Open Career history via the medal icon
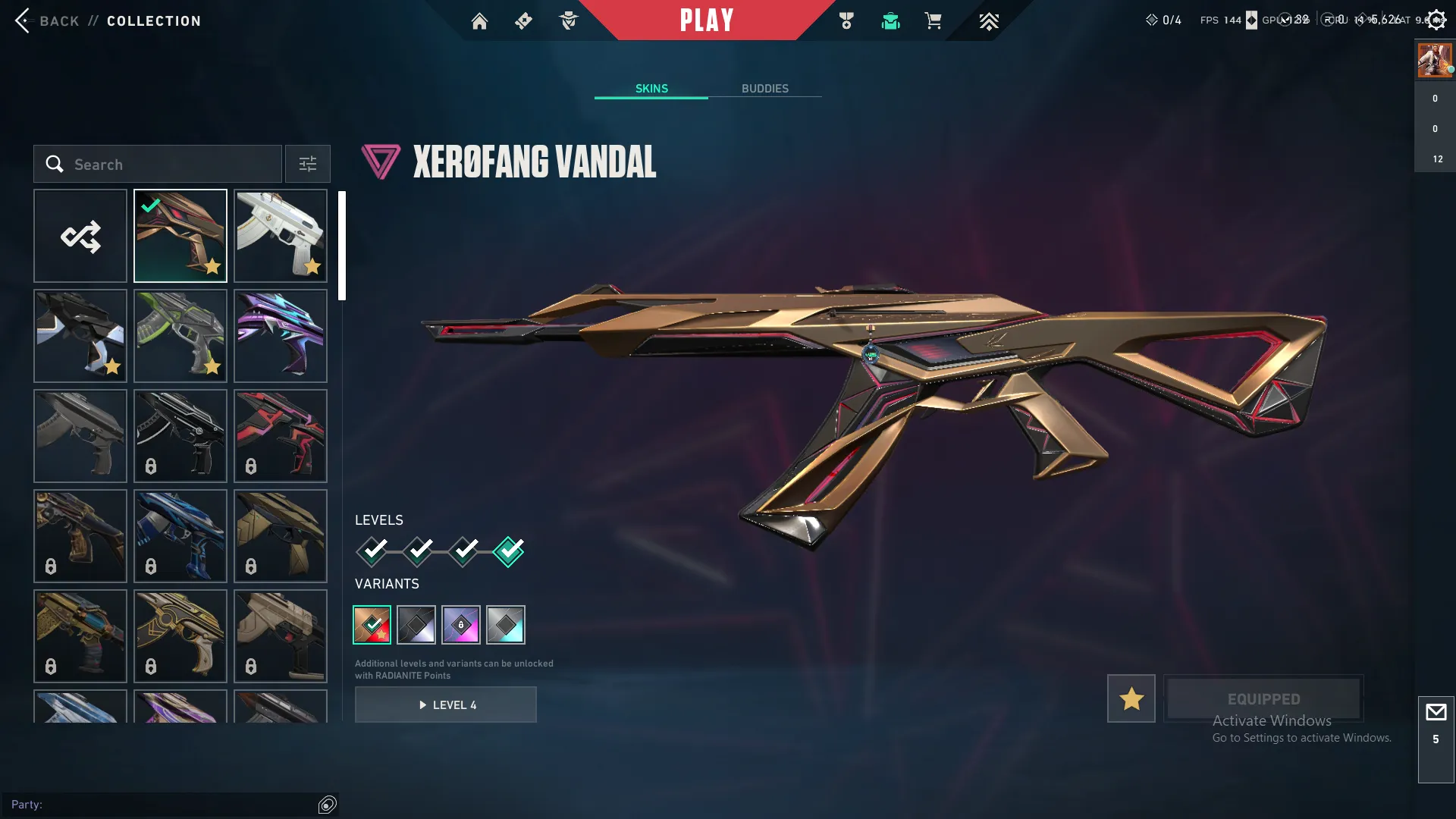 [847, 21]
